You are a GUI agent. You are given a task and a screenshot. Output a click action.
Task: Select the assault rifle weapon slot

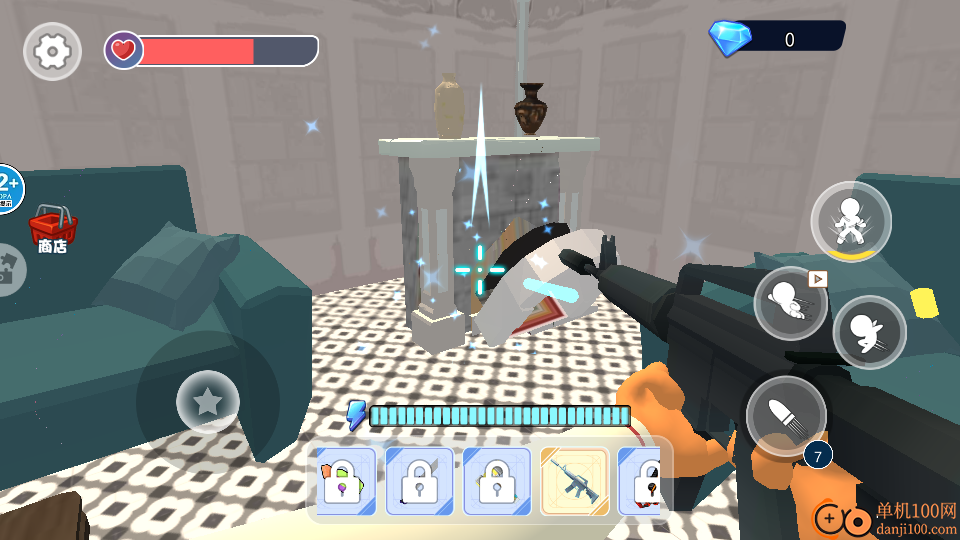(x=575, y=481)
